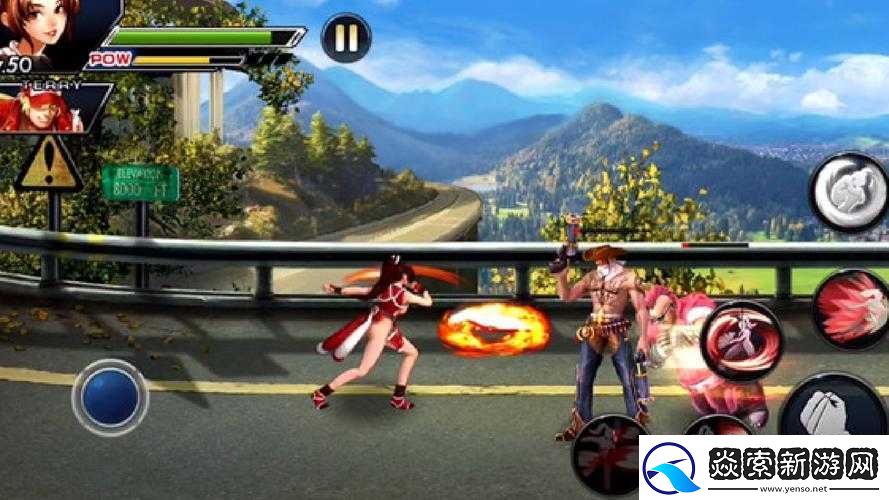This screenshot has width=889, height=500.
Task: Tap the blue virtual joystick
Action: 110,396
